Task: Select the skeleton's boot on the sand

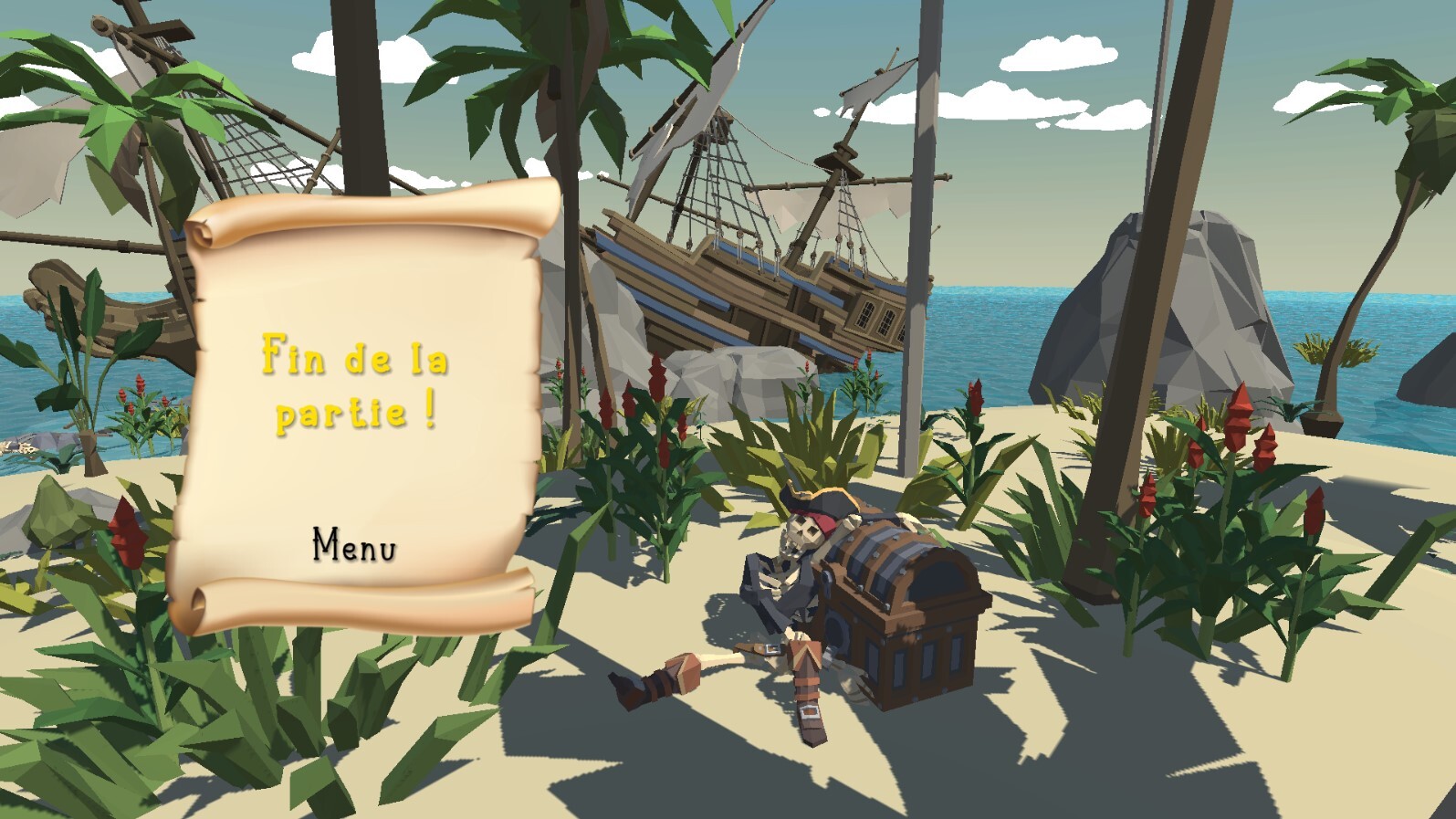Action: pyautogui.click(x=657, y=685)
